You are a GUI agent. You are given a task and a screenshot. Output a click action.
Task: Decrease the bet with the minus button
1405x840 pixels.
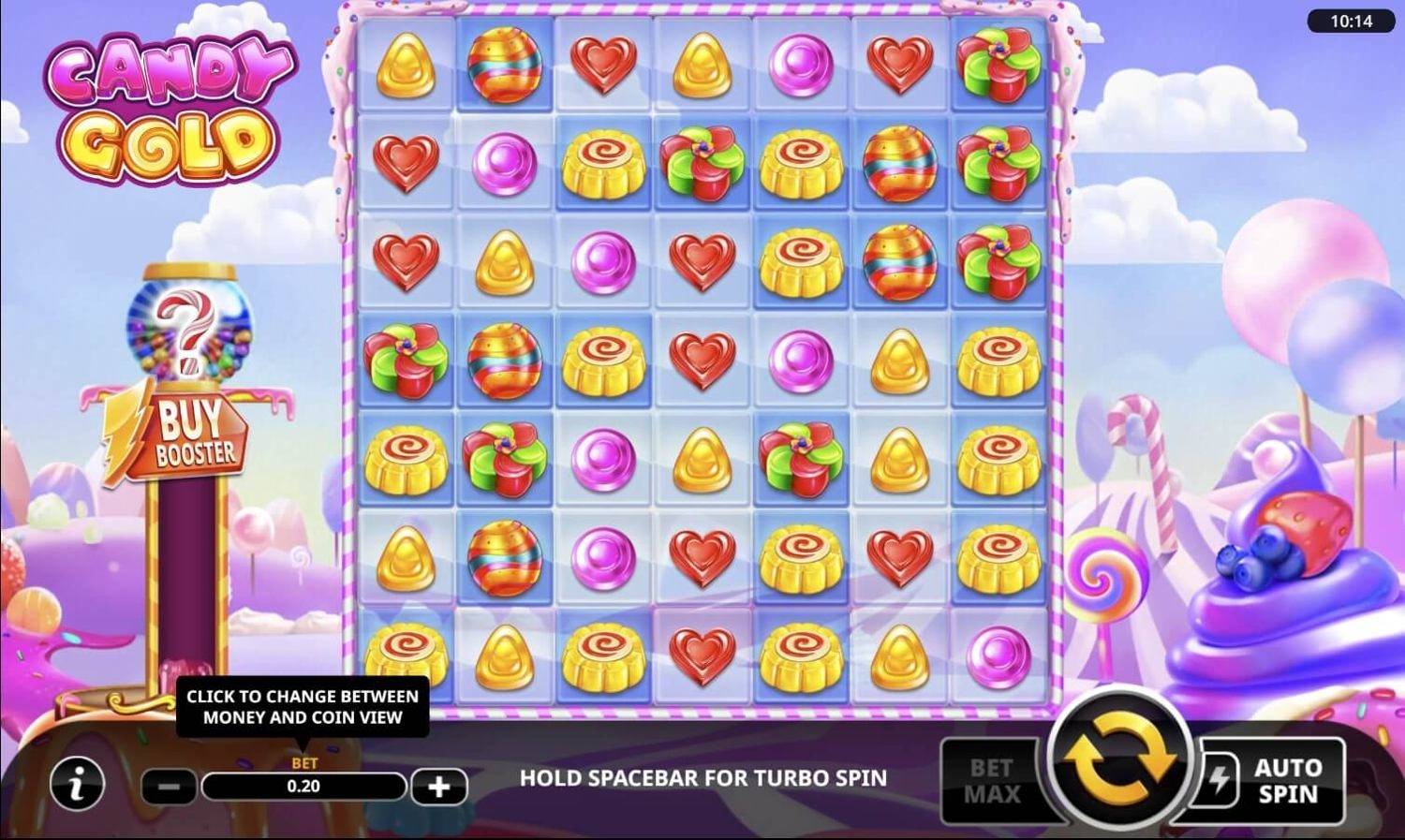tap(170, 787)
